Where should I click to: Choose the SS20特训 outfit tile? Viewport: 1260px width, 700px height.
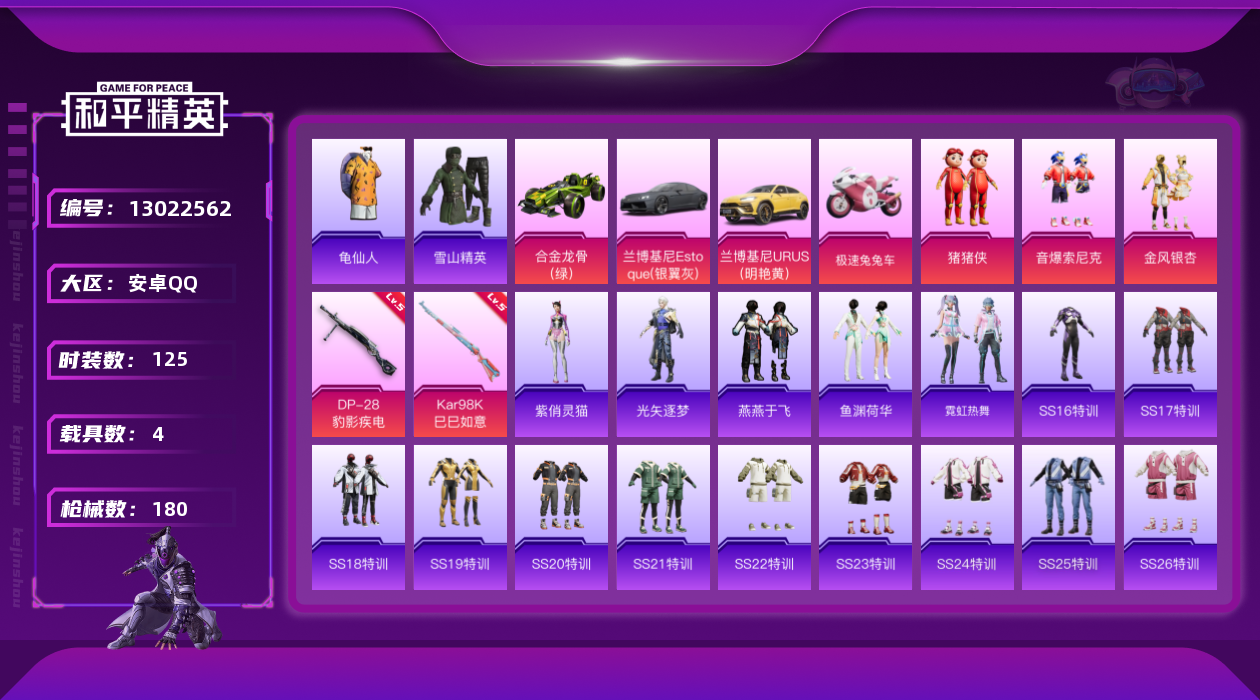coord(561,517)
